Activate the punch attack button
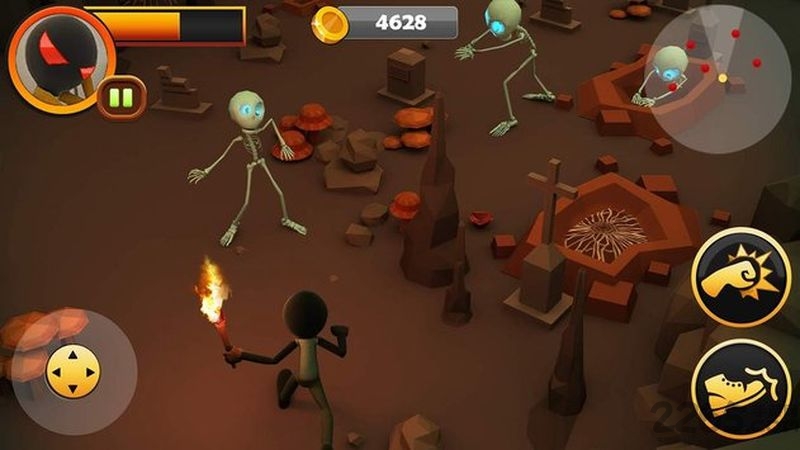Image resolution: width=800 pixels, height=450 pixels. pyautogui.click(x=741, y=276)
